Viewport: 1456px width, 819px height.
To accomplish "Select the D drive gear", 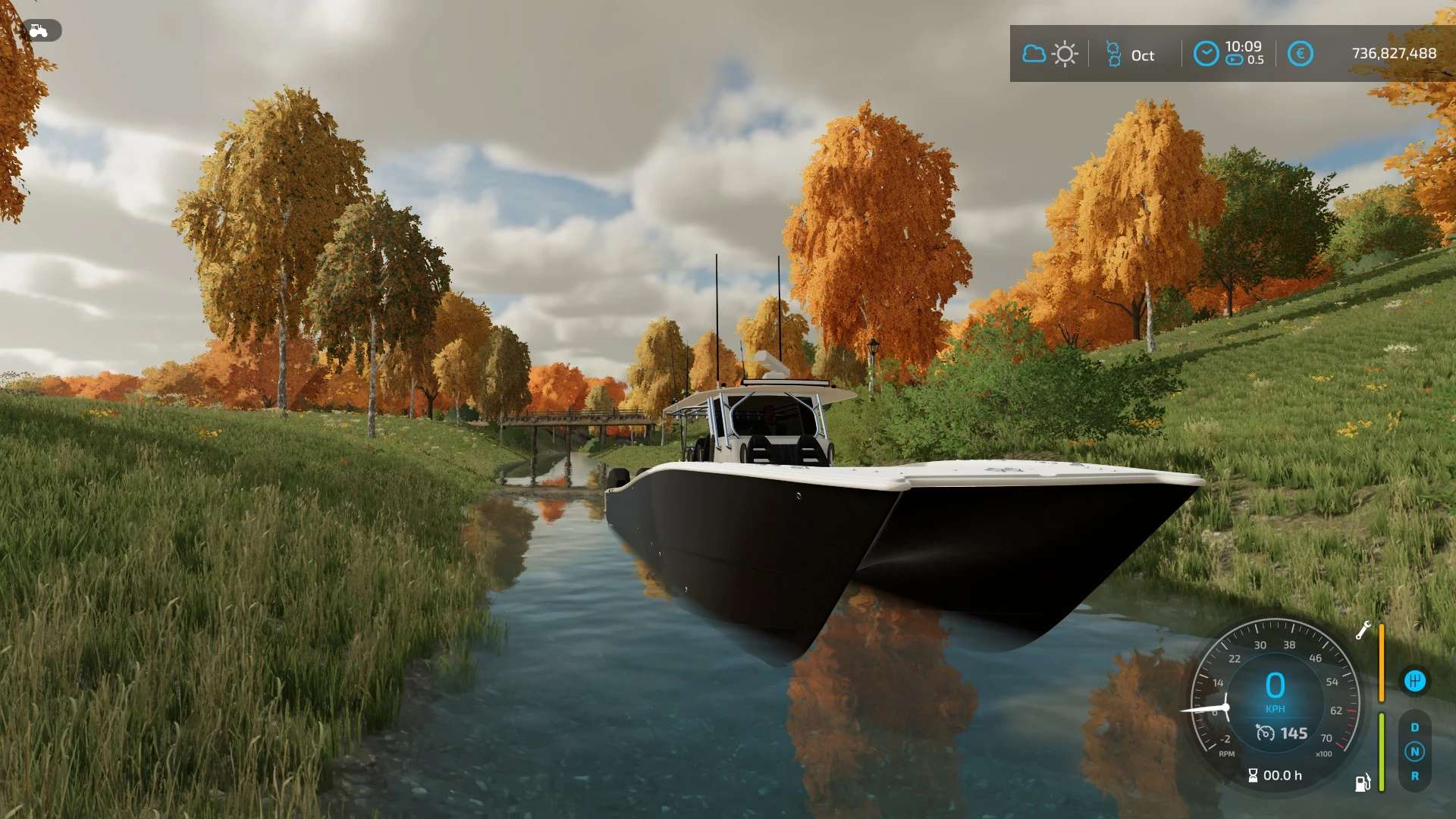I will click(x=1414, y=727).
